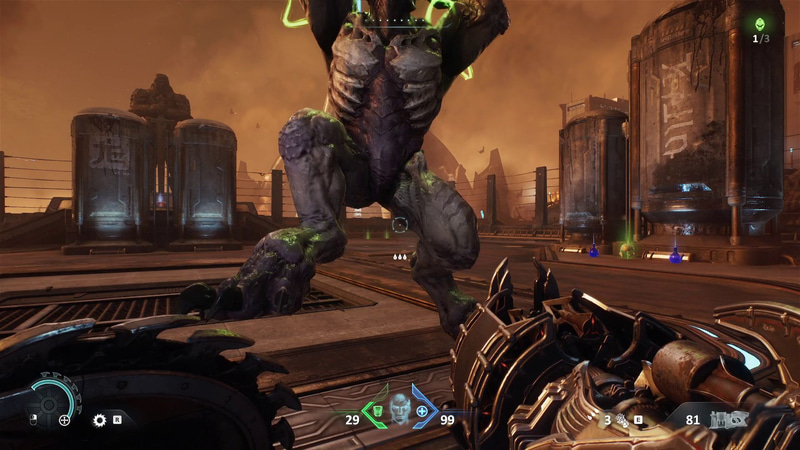This screenshot has height=450, width=800.
Task: Click the green extra life helmet icon
Action: coord(760,23)
